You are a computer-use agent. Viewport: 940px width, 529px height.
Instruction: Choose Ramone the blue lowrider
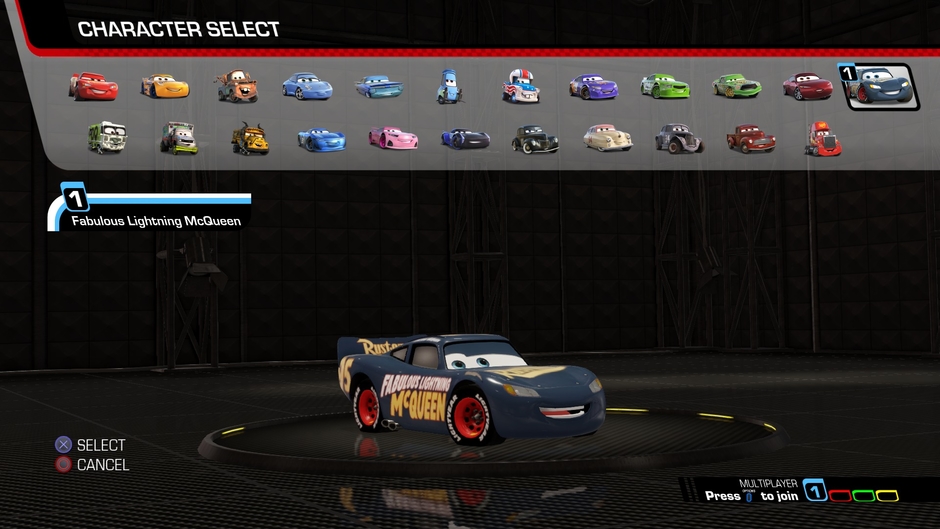coord(379,87)
